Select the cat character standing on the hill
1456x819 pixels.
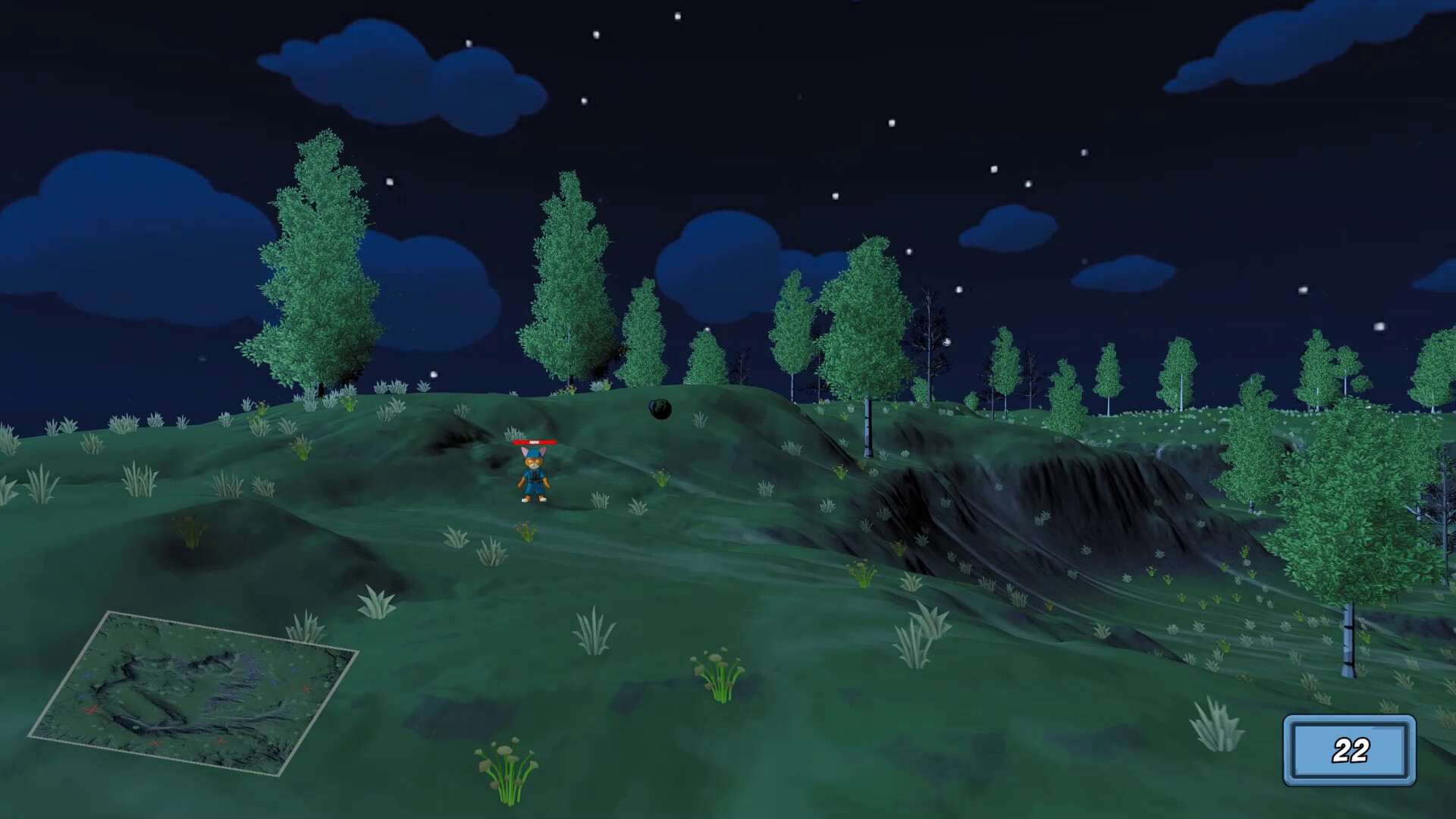coord(533,475)
